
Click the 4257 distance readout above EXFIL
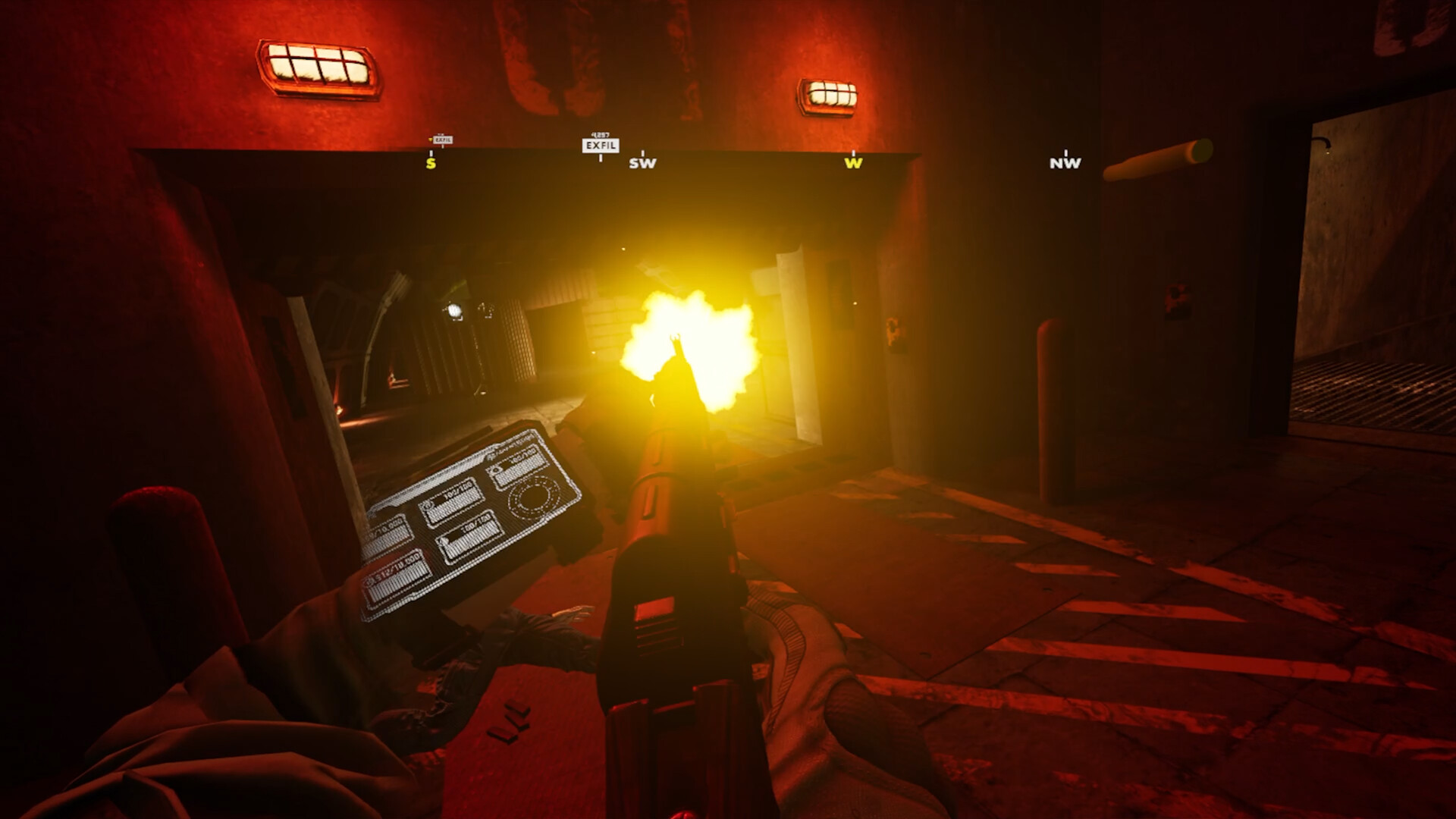point(600,134)
